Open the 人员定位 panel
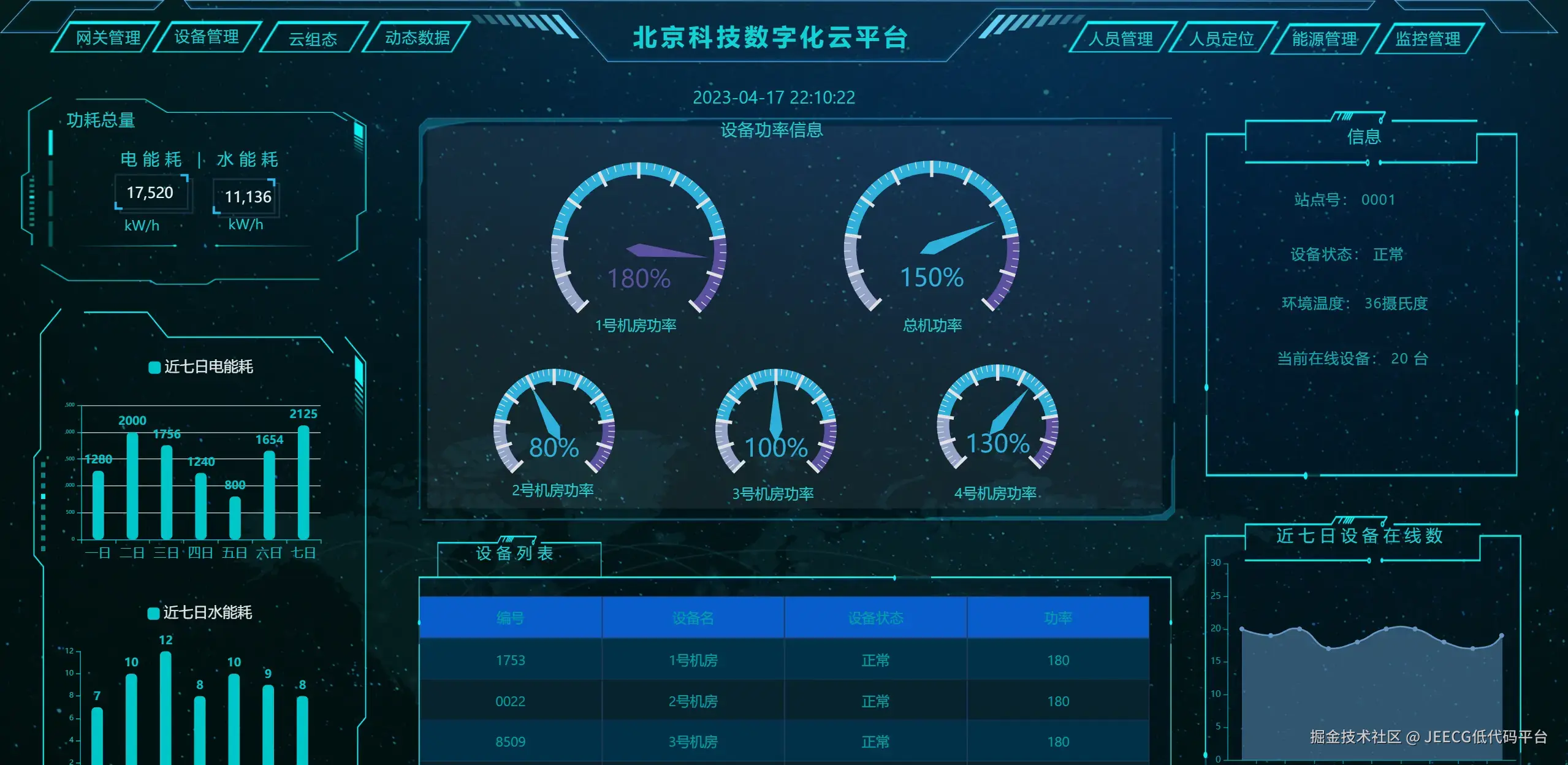Image resolution: width=1568 pixels, height=765 pixels. click(x=1222, y=40)
